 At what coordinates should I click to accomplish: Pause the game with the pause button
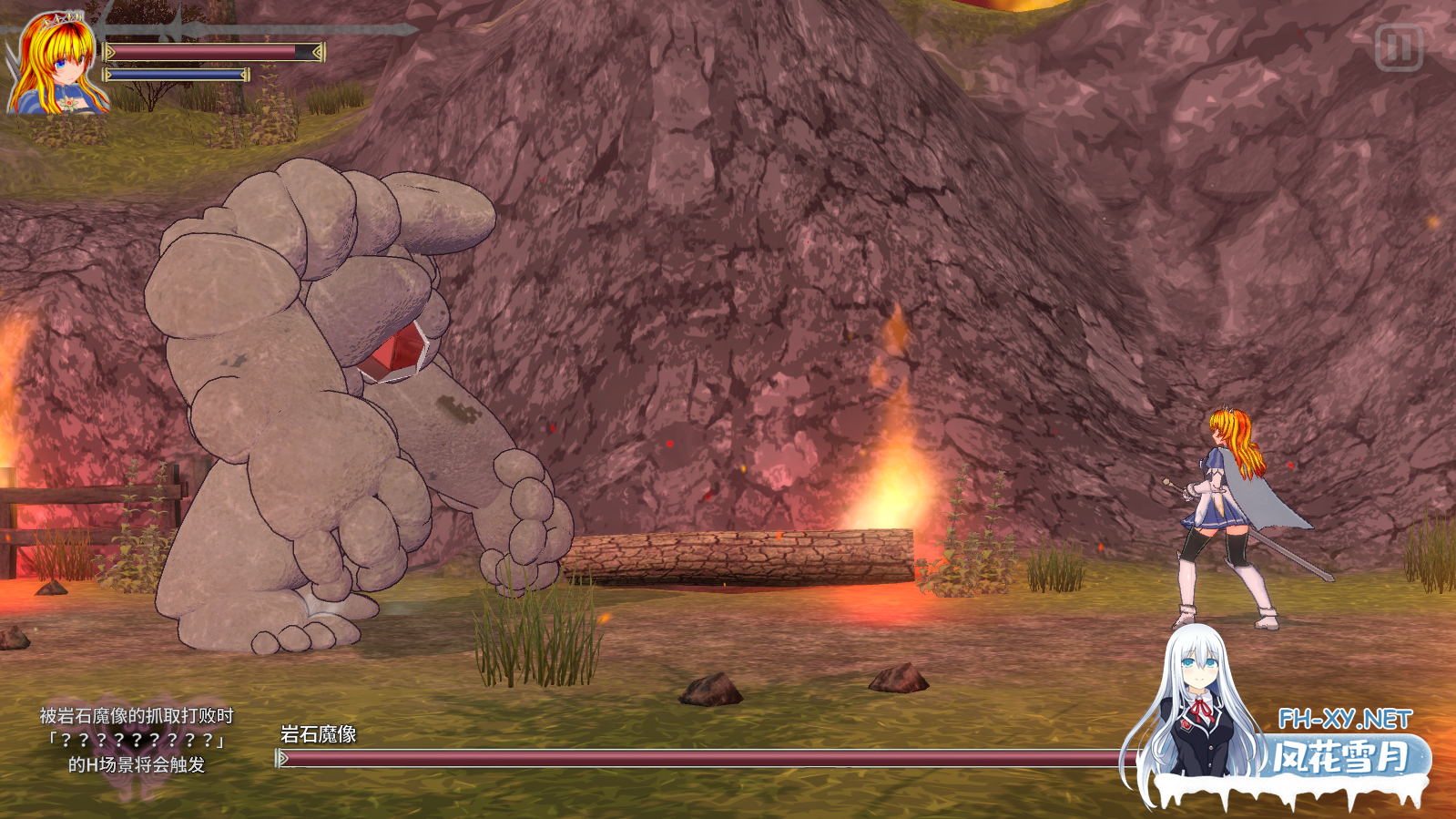coord(1399,47)
